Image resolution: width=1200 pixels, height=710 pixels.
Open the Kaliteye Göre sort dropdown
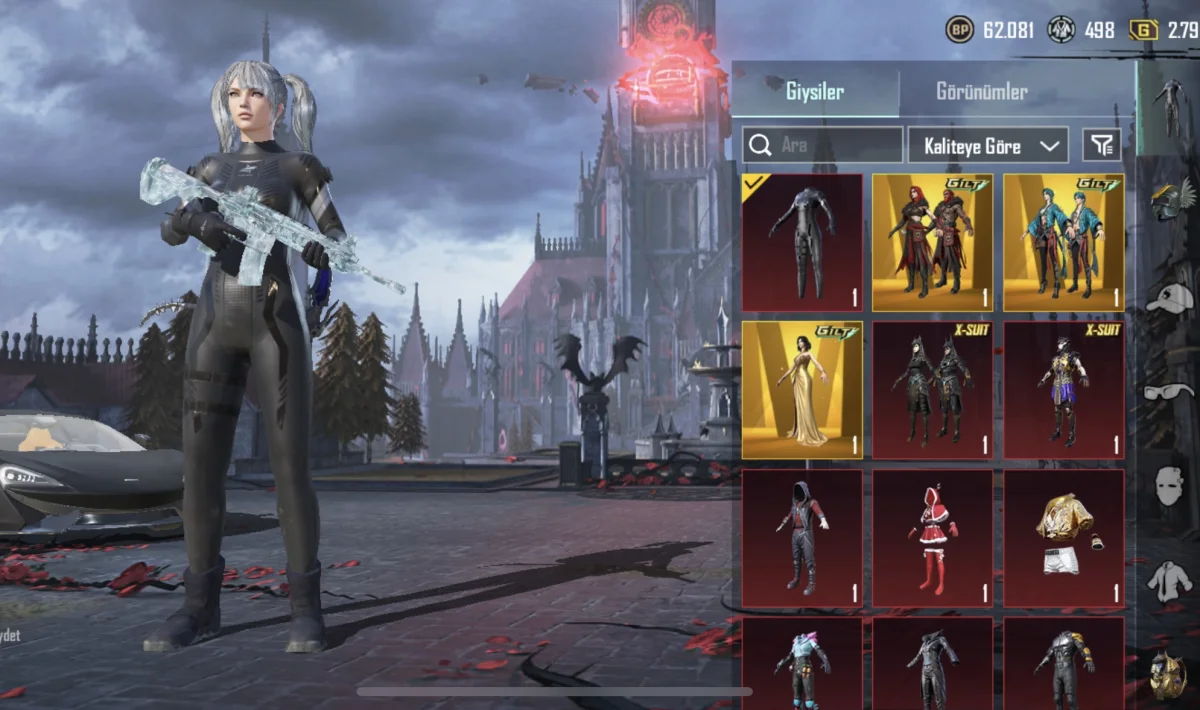tap(987, 146)
